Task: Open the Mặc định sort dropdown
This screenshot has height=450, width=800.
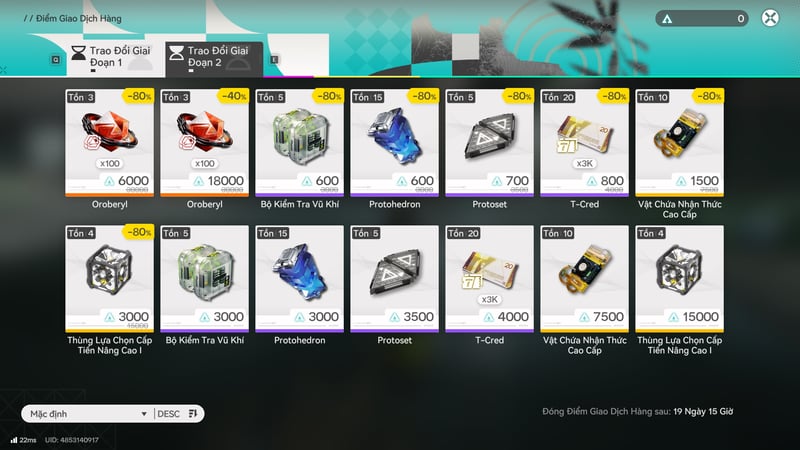Action: [x=87, y=413]
